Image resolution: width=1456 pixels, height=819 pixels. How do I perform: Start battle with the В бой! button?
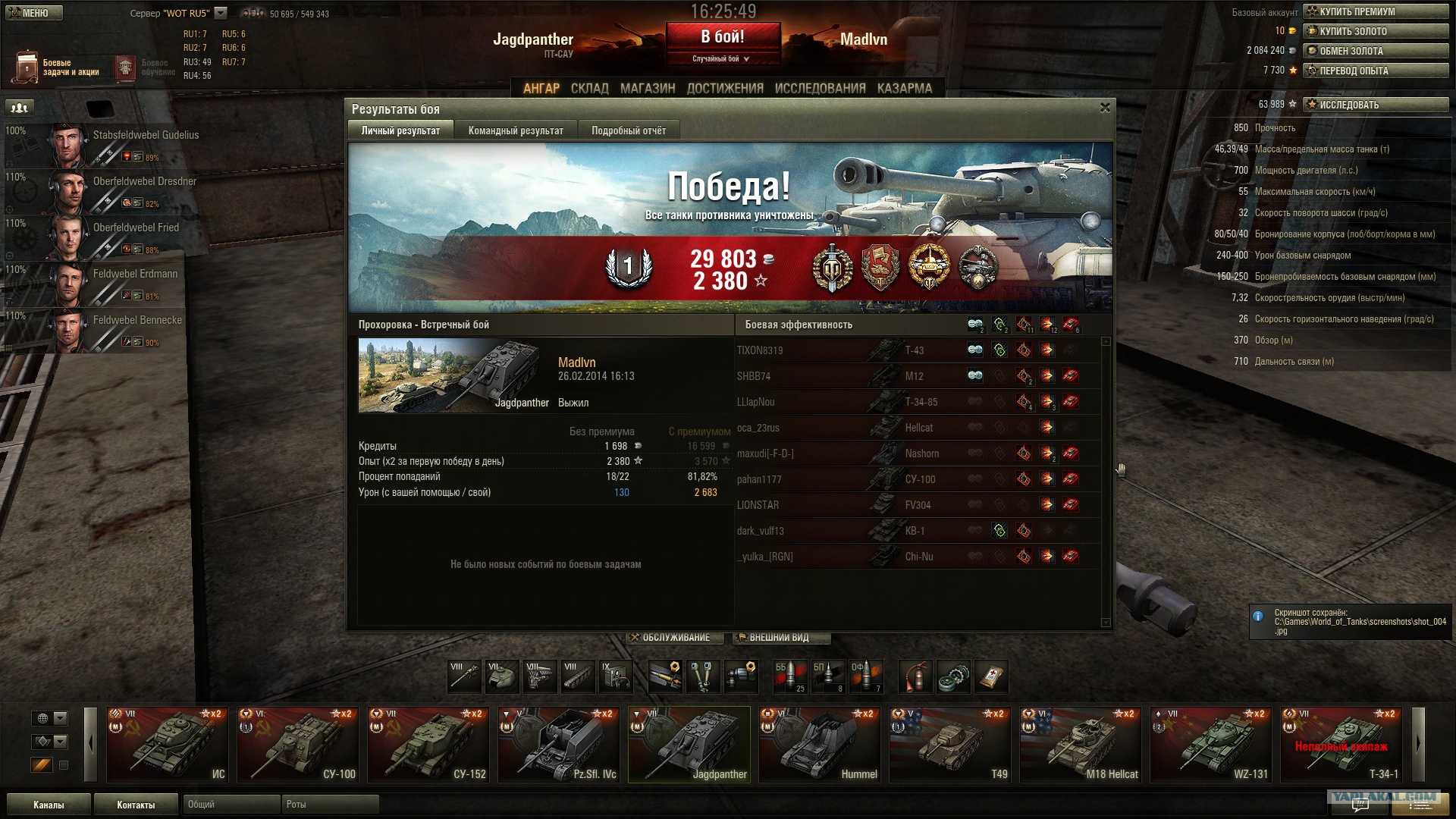(x=723, y=37)
